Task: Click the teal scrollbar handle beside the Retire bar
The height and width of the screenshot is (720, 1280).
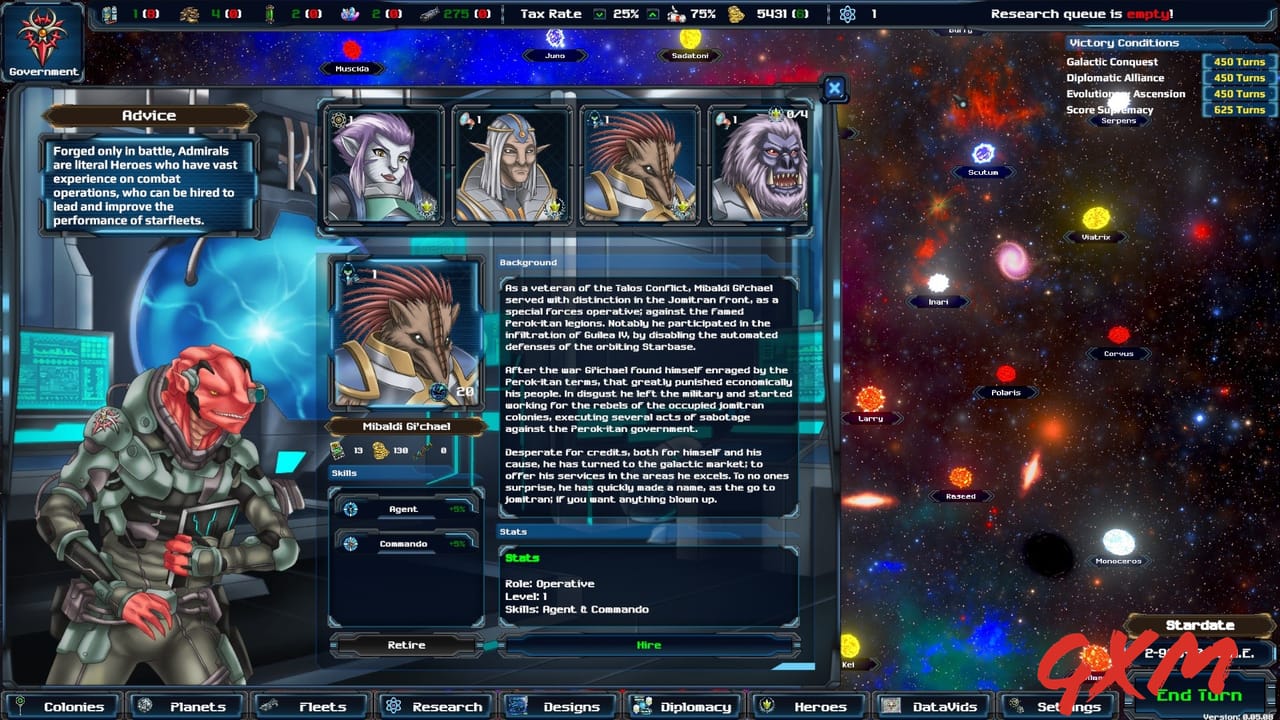Action: click(489, 648)
